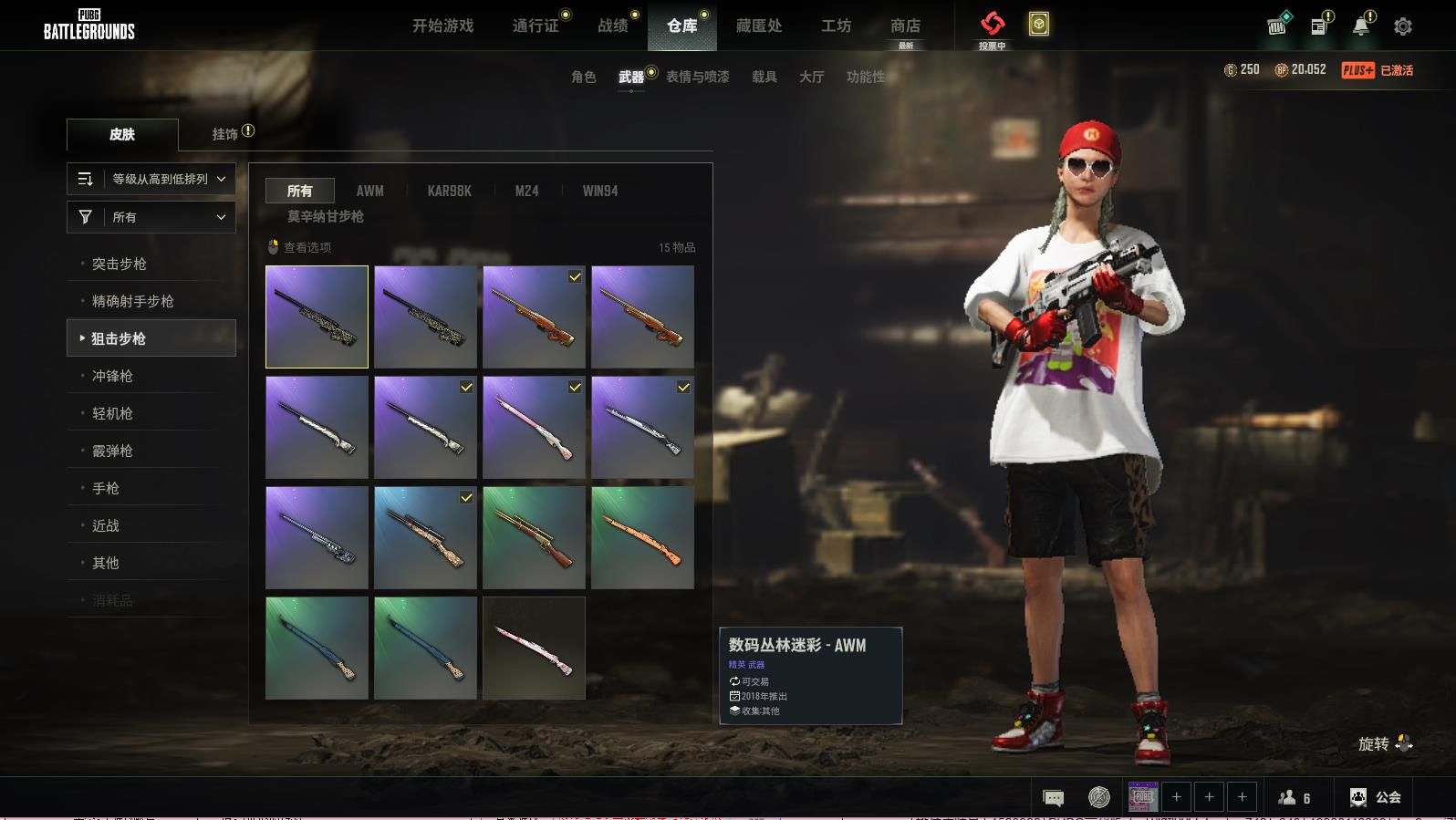Open the notification bell
This screenshot has width=1456, height=820.
pos(1361,26)
